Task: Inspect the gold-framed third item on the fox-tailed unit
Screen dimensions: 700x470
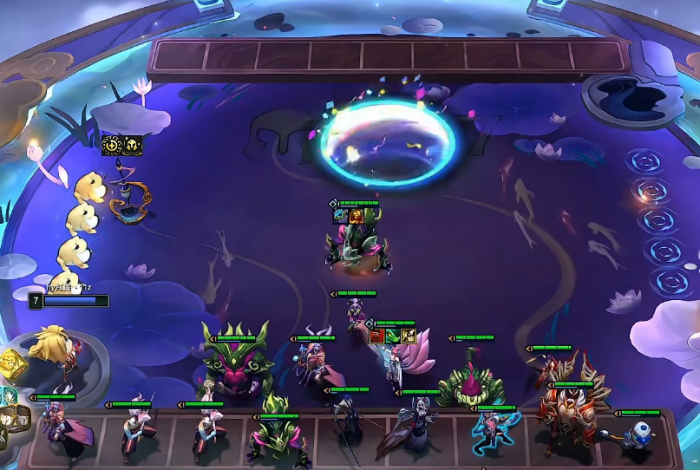Action: coord(408,336)
